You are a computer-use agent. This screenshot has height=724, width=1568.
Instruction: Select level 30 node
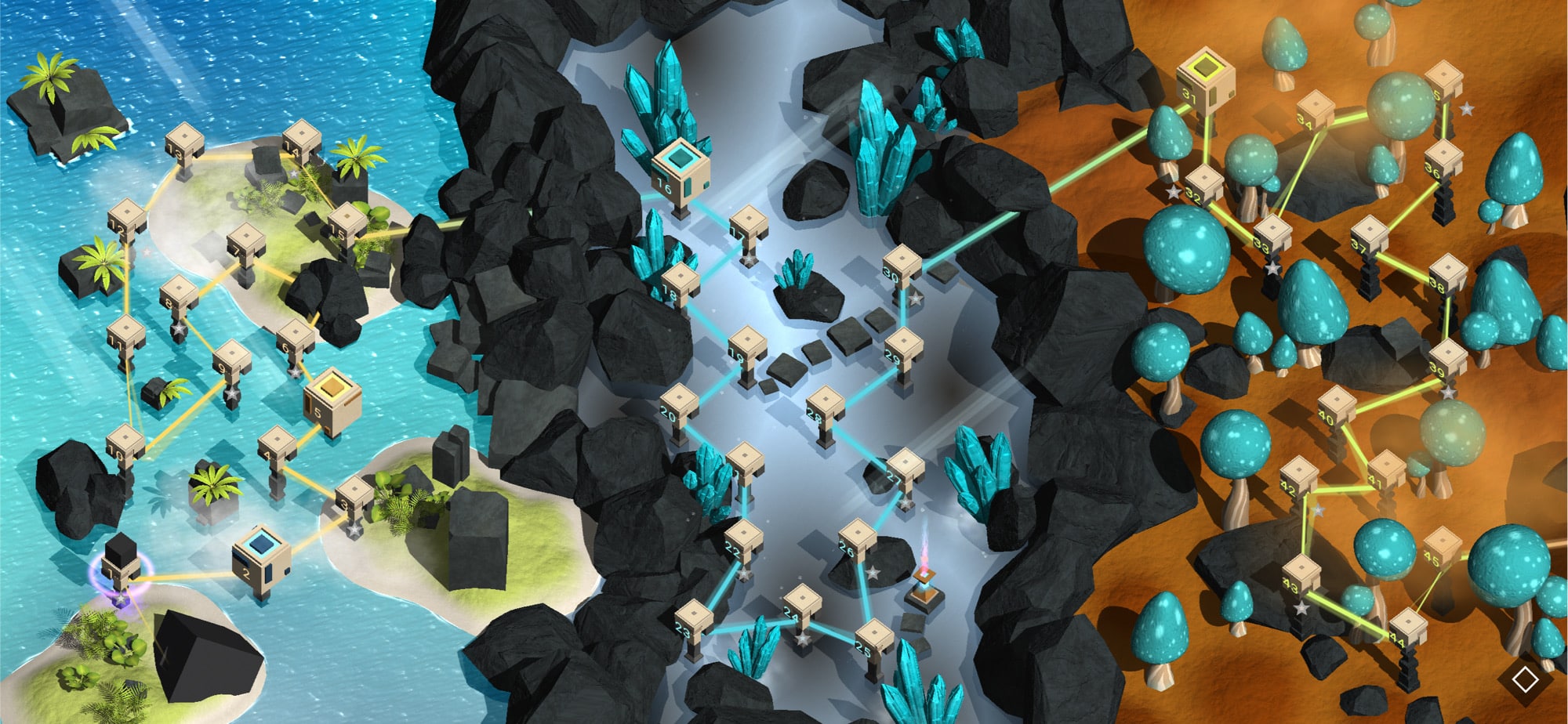point(902,266)
